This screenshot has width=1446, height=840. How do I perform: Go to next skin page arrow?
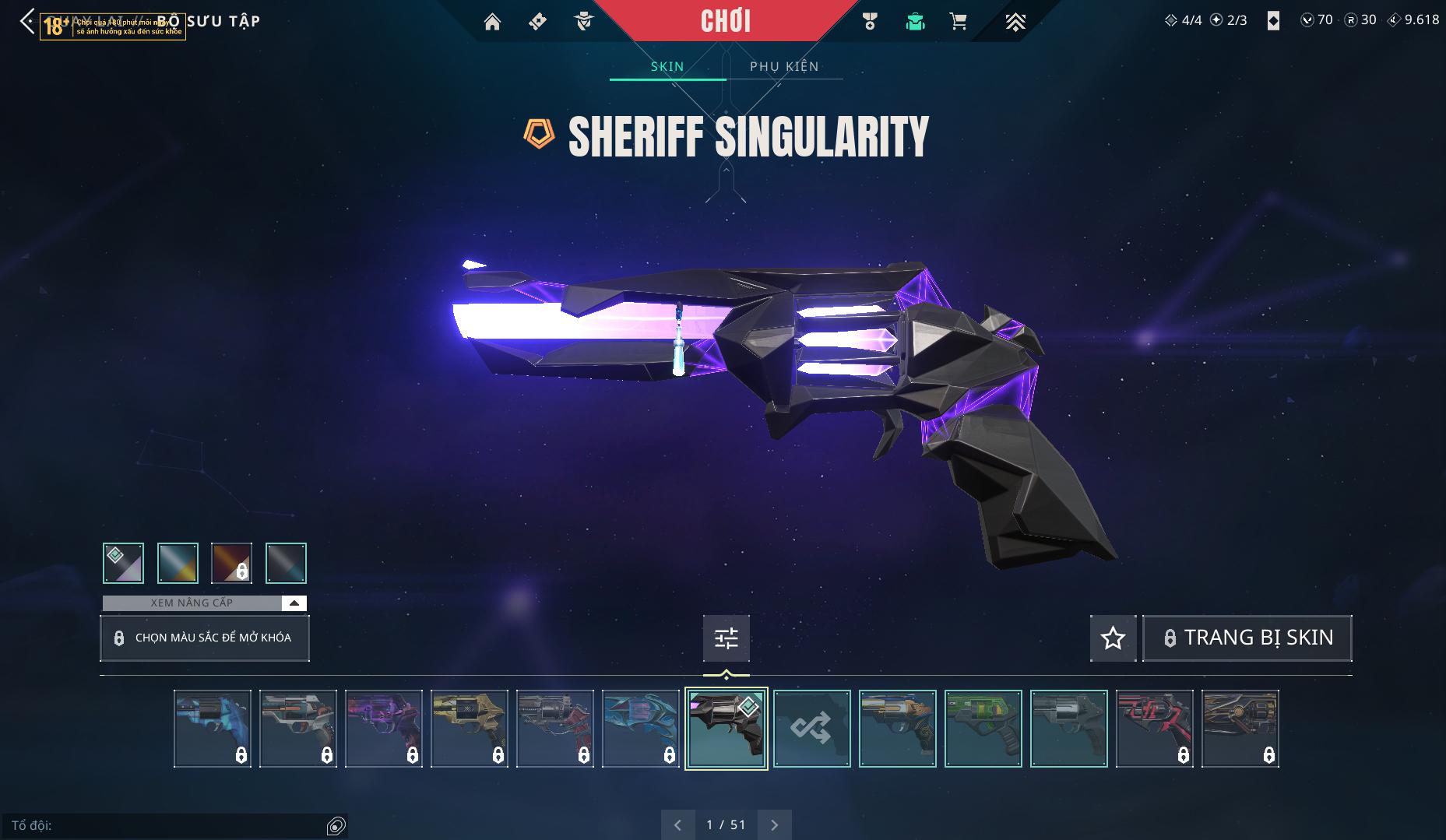point(774,825)
